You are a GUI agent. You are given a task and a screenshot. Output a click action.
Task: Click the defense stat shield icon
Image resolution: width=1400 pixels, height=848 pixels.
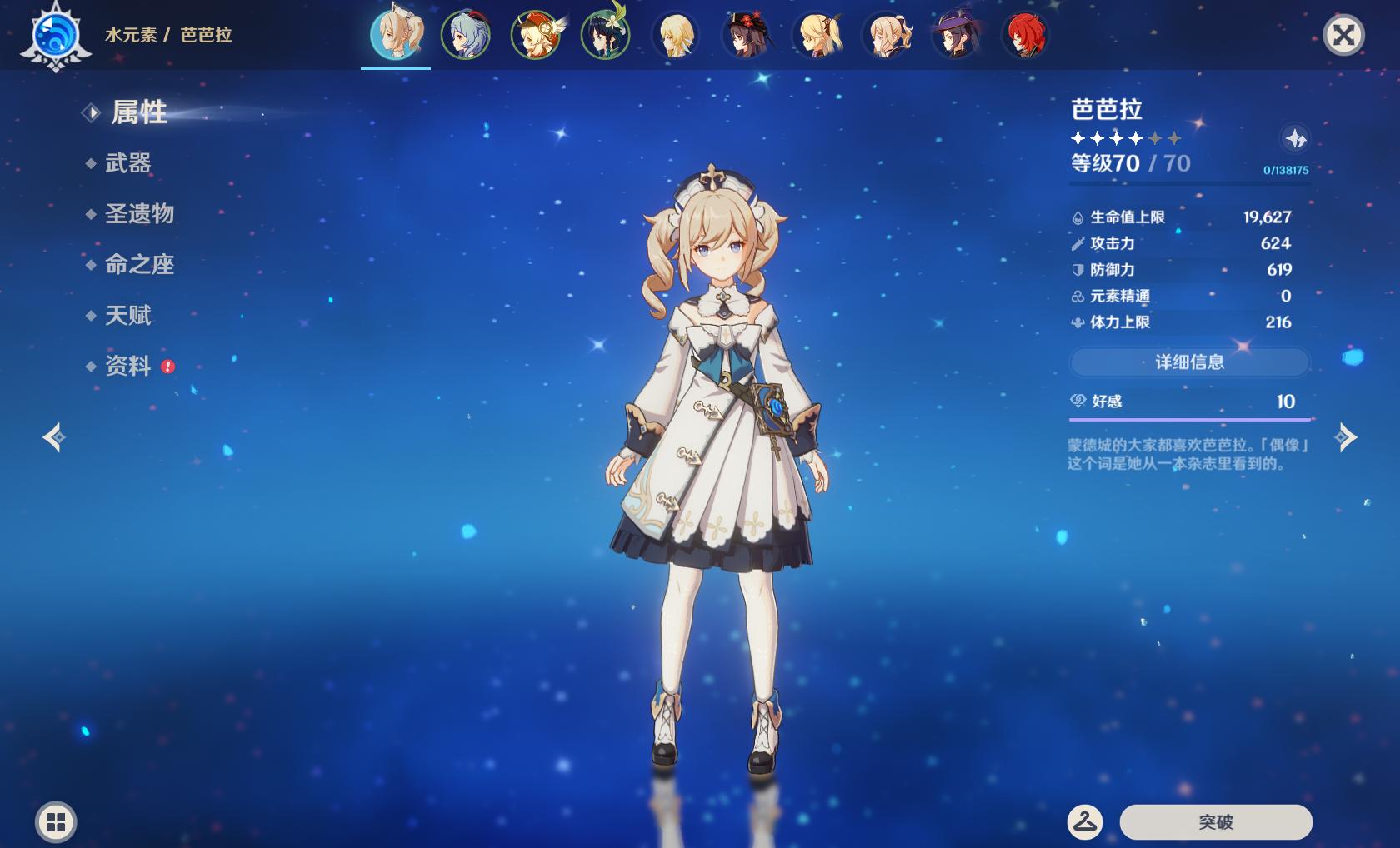1077,269
